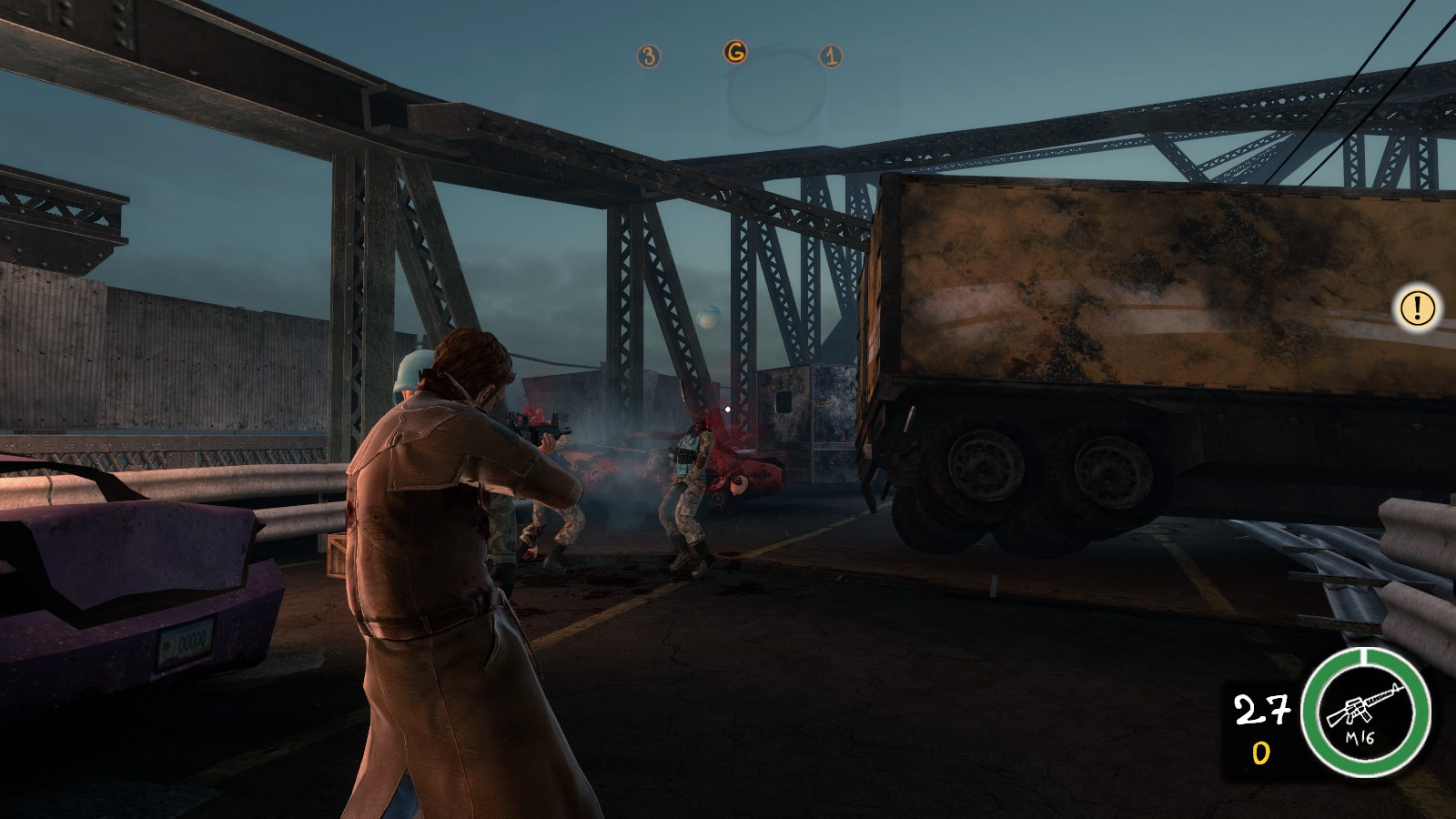This screenshot has width=1456, height=819.
Task: Select the M16 weapon icon
Action: click(x=1364, y=712)
